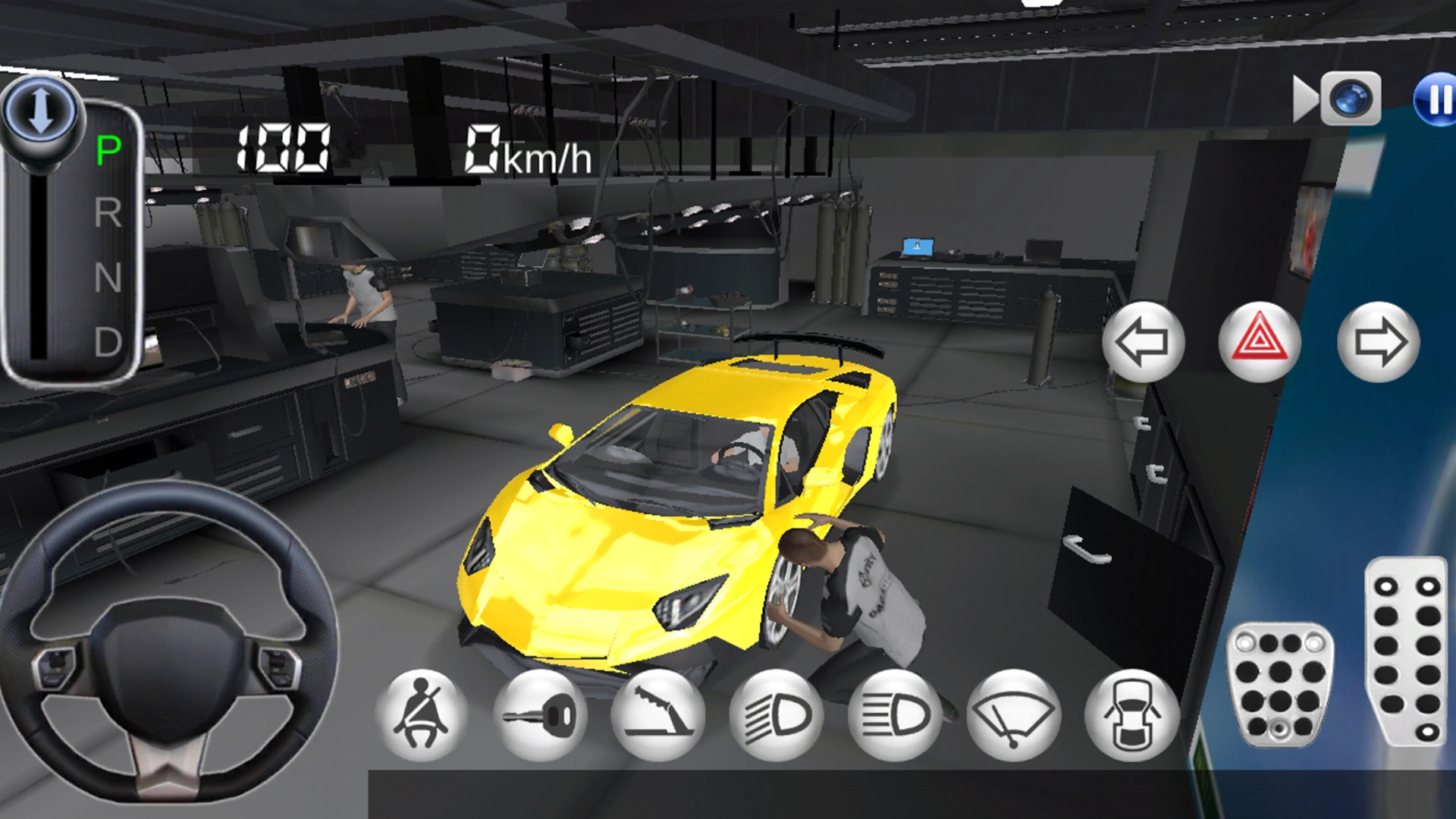The width and height of the screenshot is (1456, 819).
Task: Shift gear to R (reverse)
Action: (108, 213)
